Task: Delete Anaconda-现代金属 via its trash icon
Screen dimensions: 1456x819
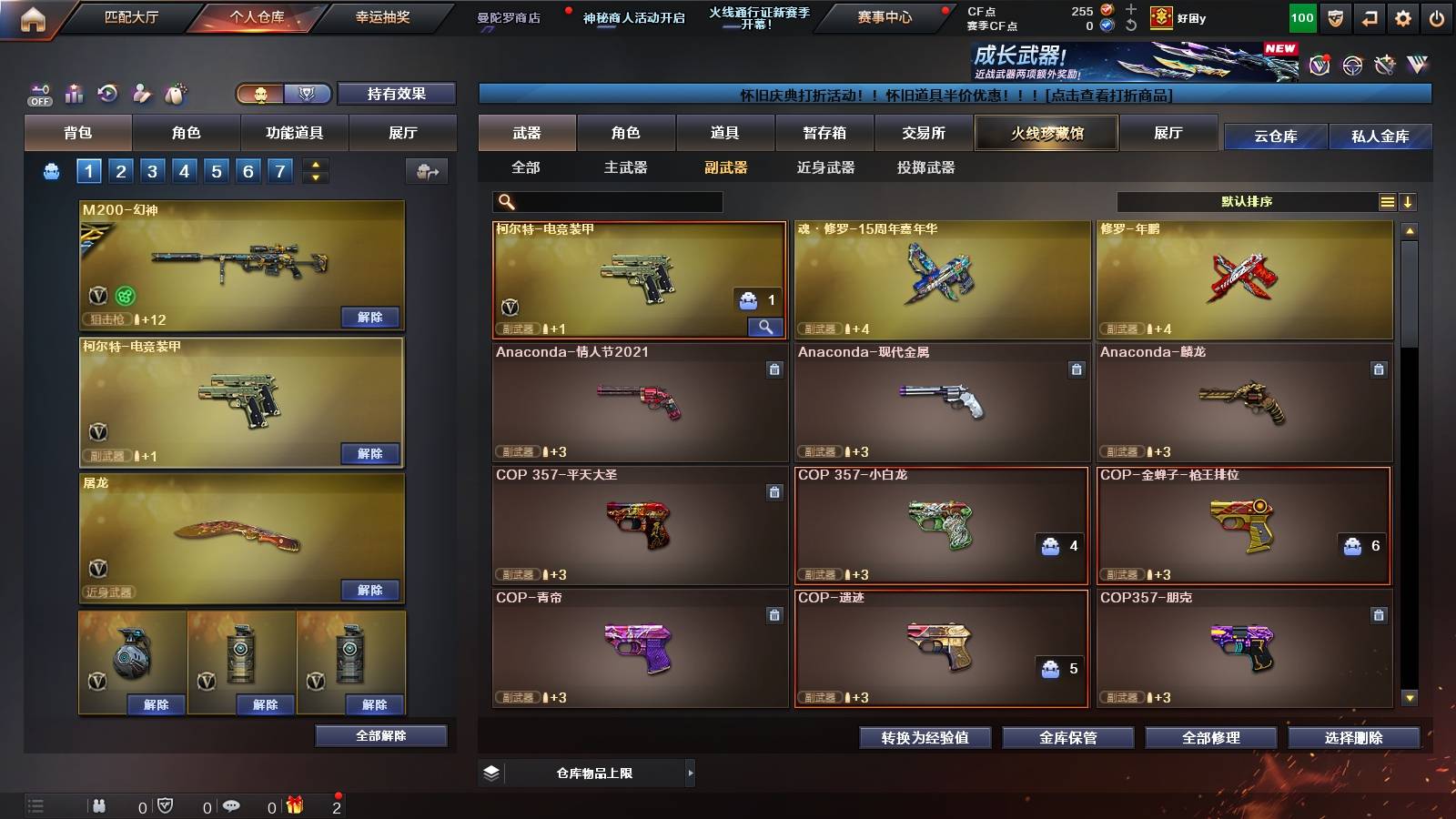Action: click(x=1077, y=370)
